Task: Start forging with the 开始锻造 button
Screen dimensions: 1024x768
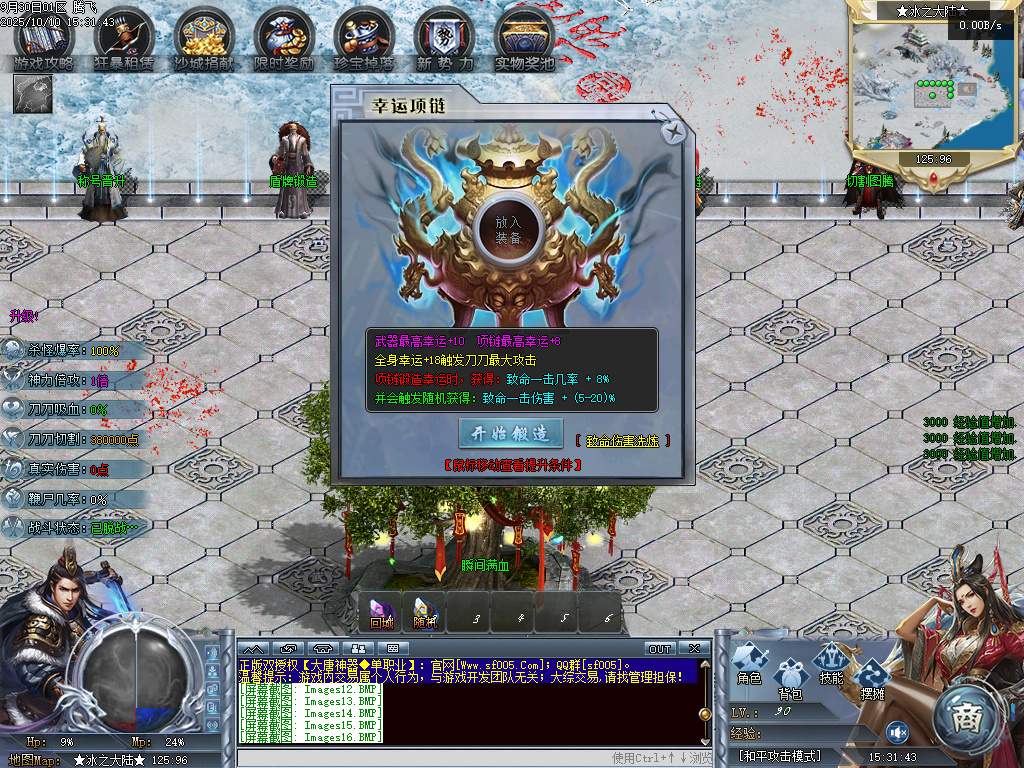Action: pyautogui.click(x=510, y=433)
